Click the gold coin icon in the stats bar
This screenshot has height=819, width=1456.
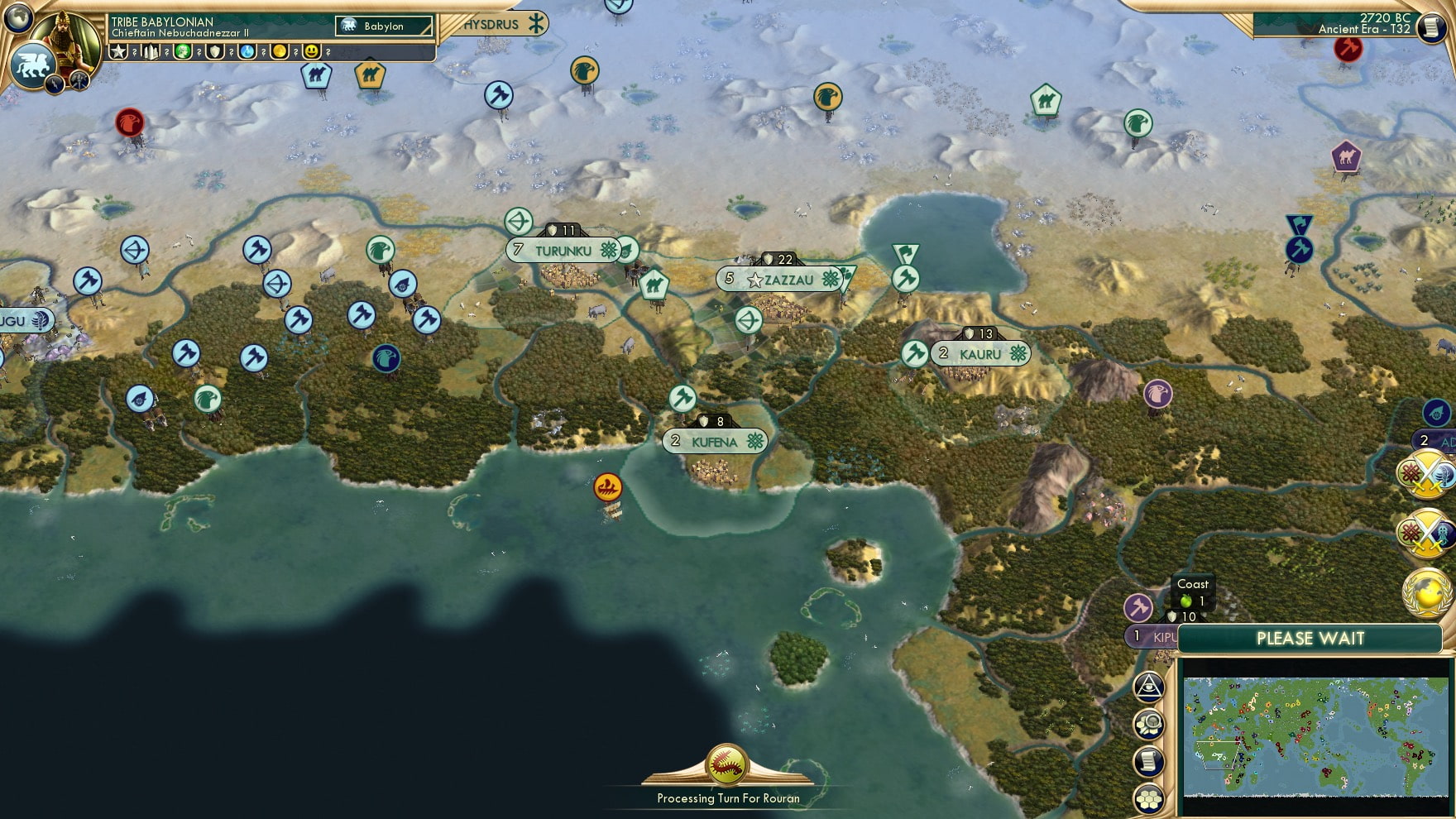(281, 51)
